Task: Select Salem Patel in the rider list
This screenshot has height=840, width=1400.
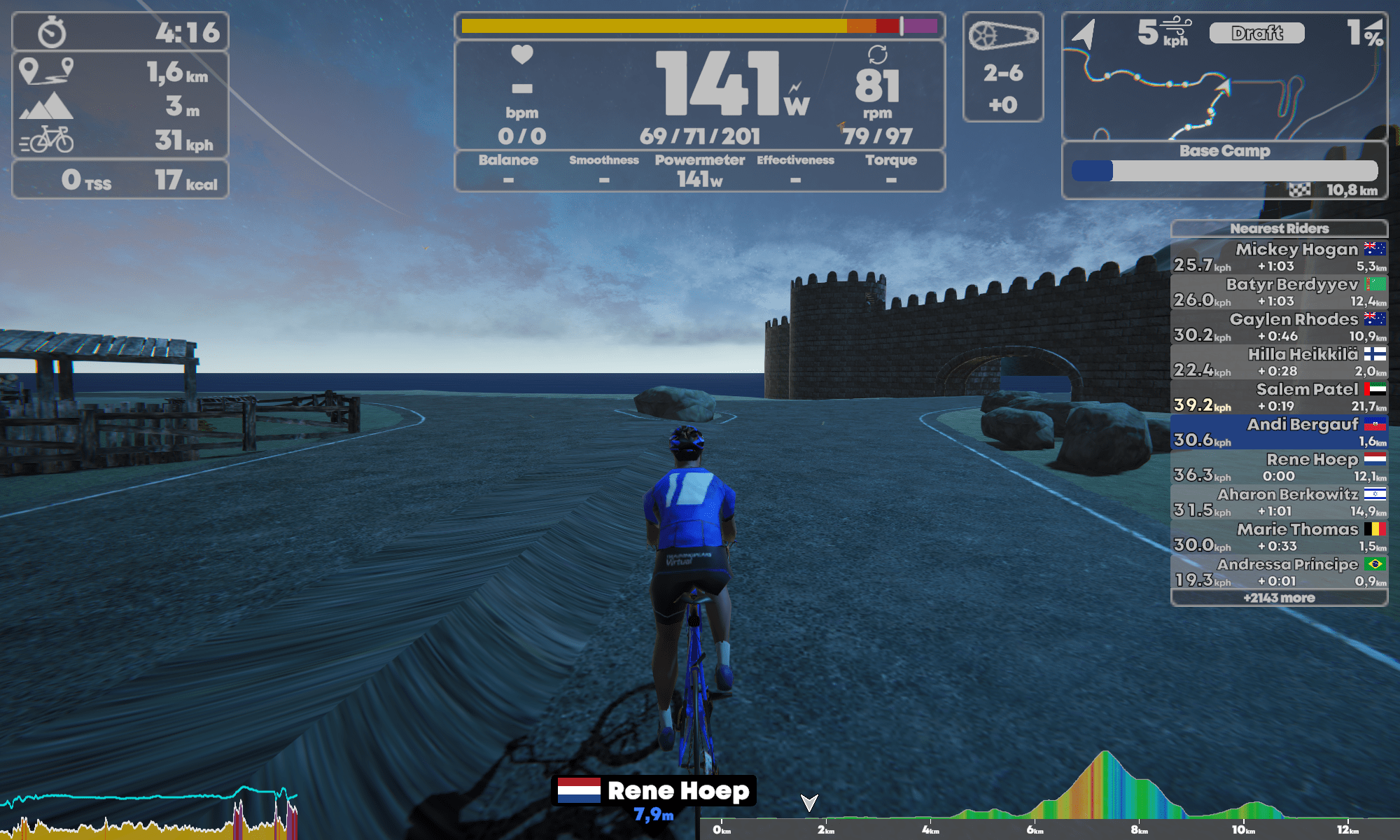Action: (1279, 397)
